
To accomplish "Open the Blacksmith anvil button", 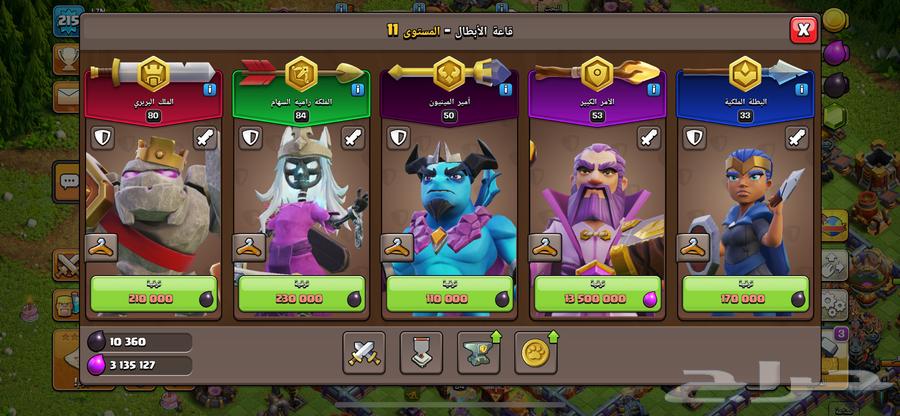I will coord(479,352).
